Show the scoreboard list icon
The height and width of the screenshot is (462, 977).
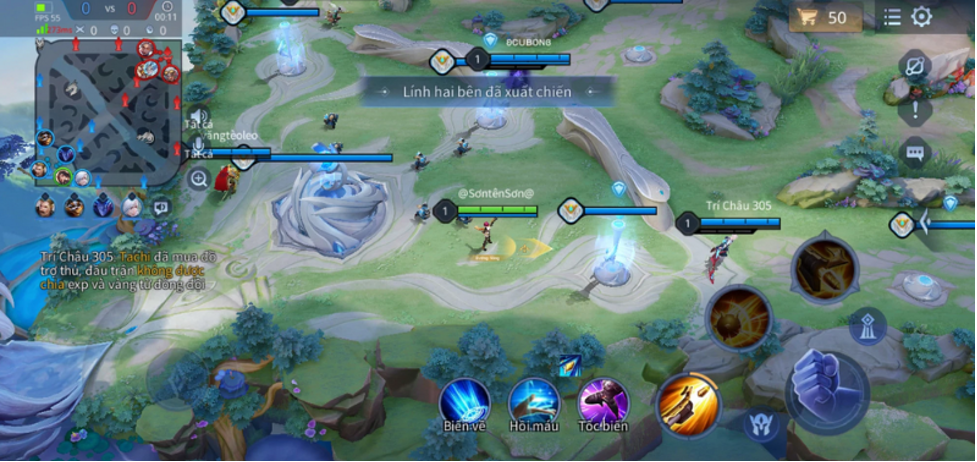[892, 17]
